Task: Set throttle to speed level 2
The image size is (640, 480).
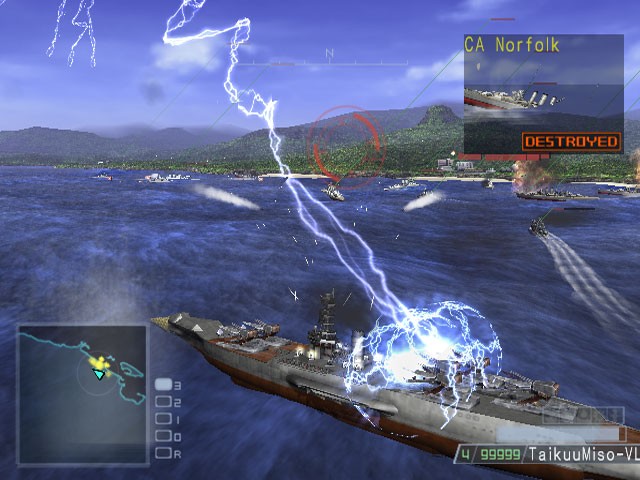Action: tap(163, 402)
